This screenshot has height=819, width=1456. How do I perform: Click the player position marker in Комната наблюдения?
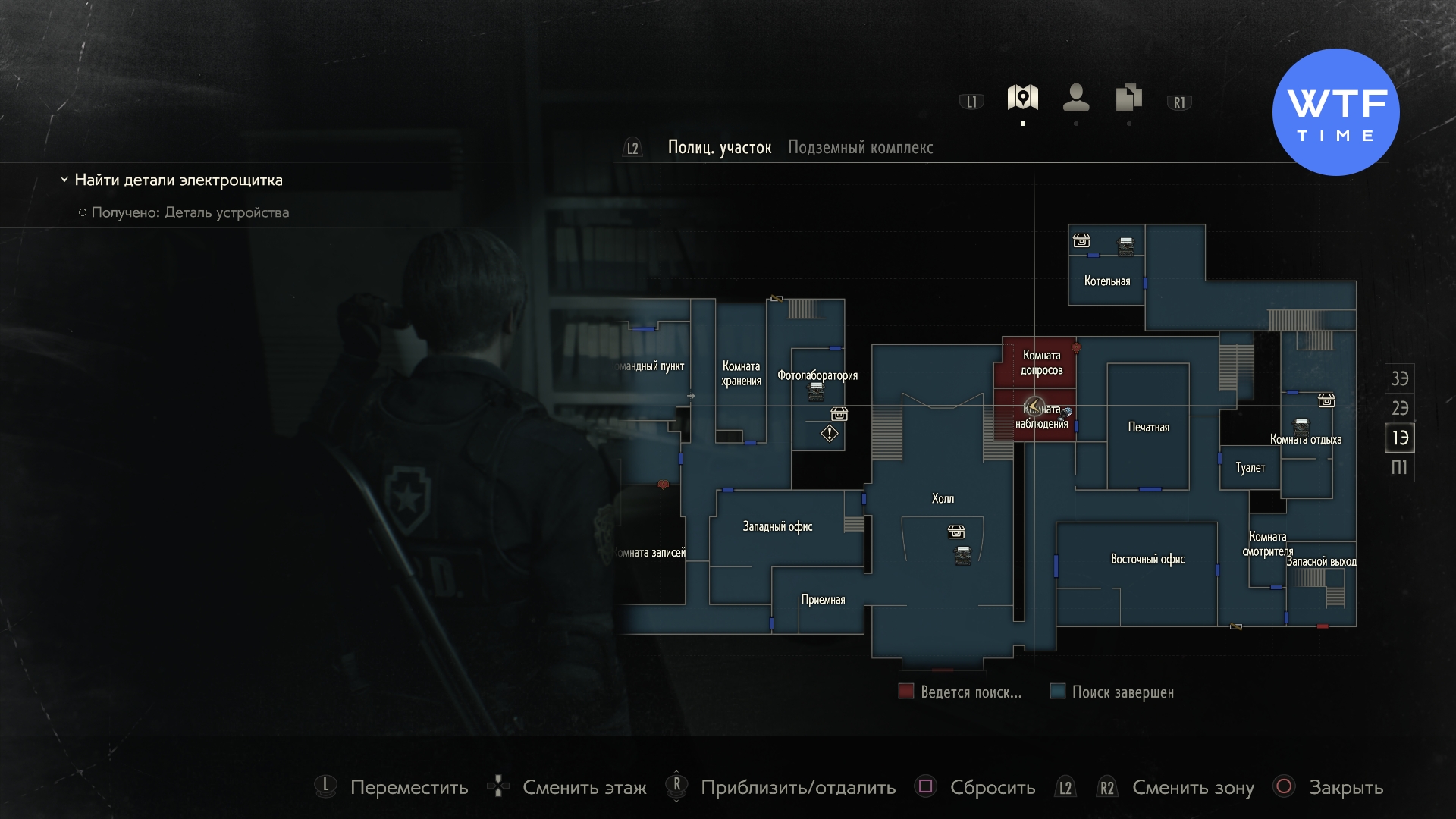(1034, 406)
